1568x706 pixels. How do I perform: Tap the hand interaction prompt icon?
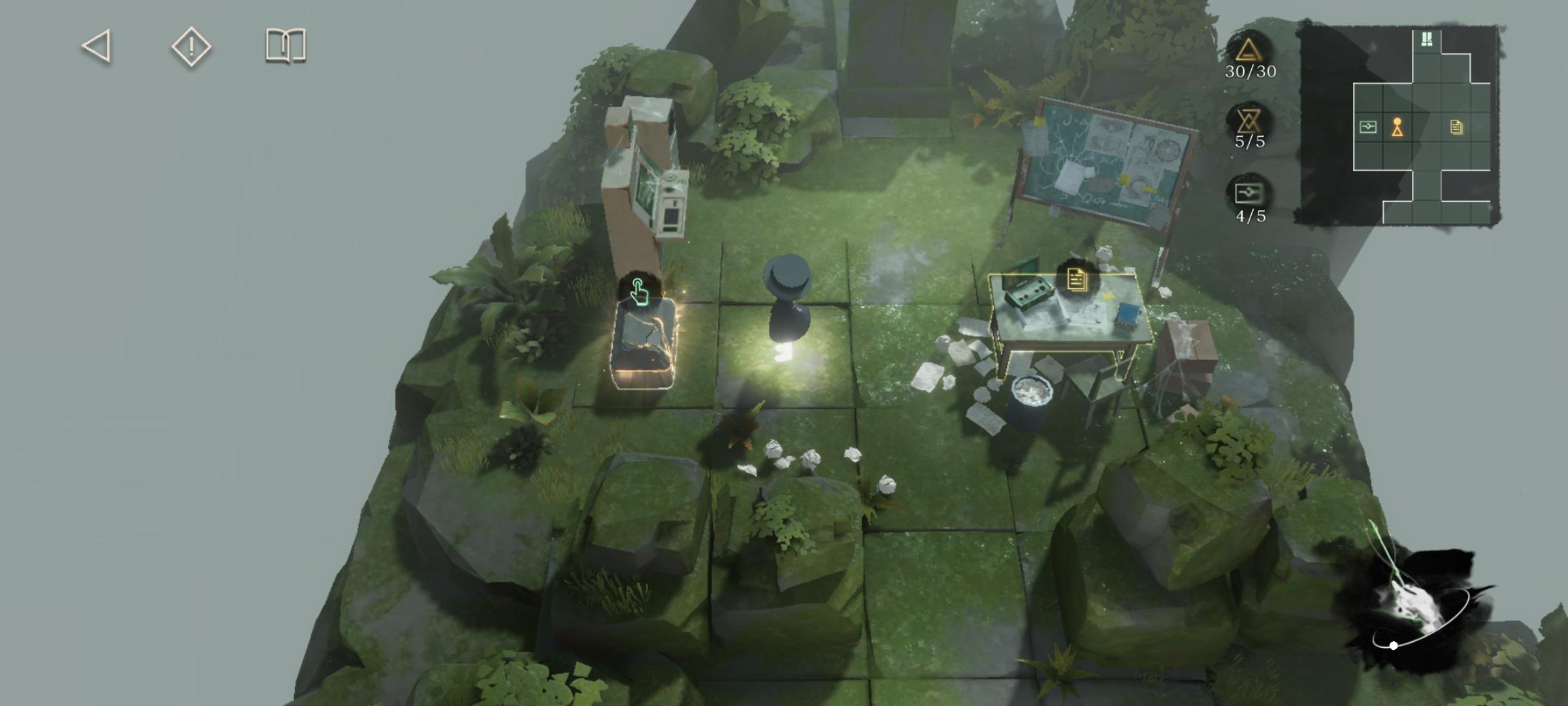tap(639, 291)
